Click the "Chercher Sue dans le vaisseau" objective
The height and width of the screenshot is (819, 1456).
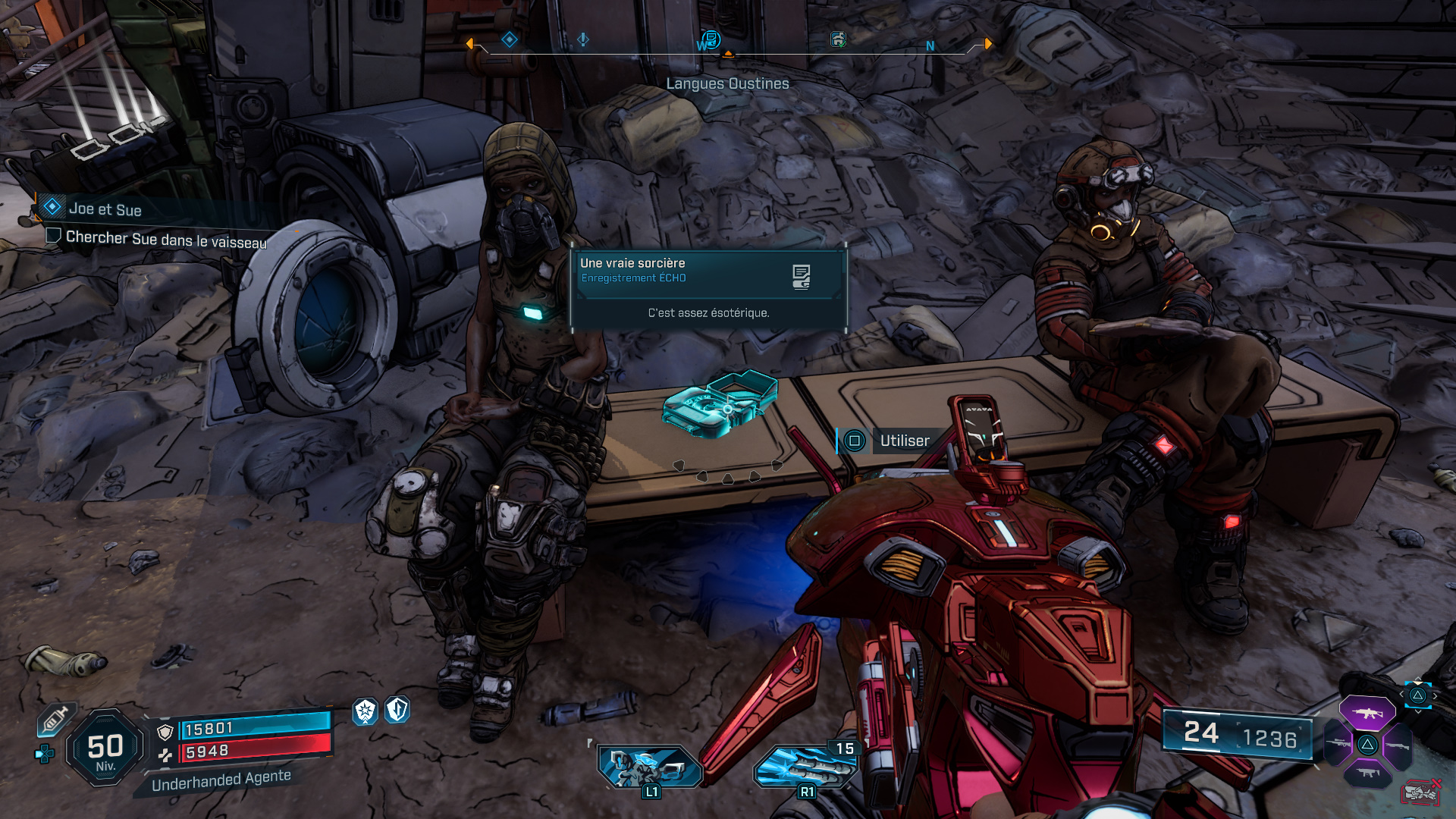click(165, 239)
